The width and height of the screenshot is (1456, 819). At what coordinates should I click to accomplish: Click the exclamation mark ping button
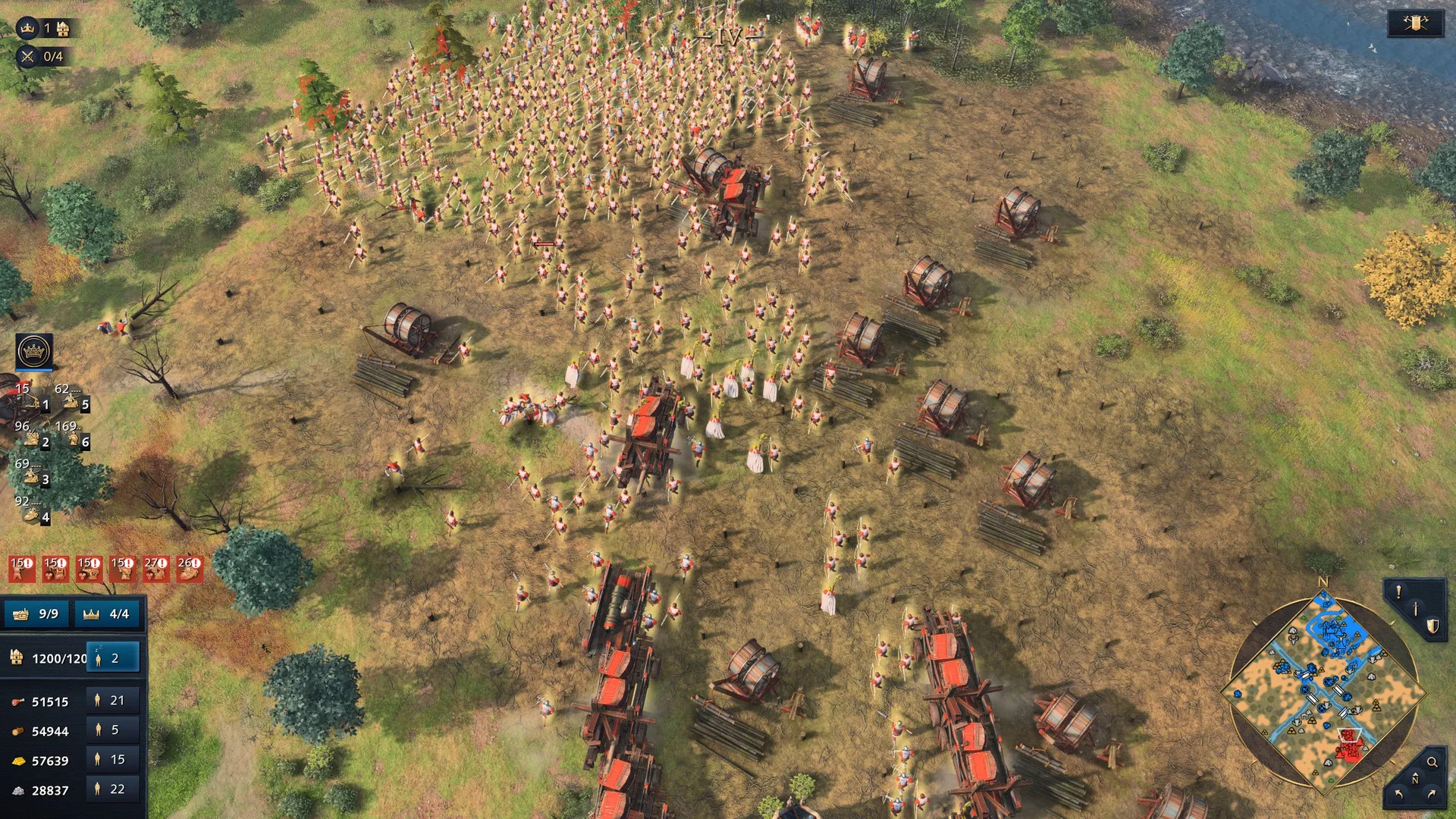click(x=1398, y=592)
